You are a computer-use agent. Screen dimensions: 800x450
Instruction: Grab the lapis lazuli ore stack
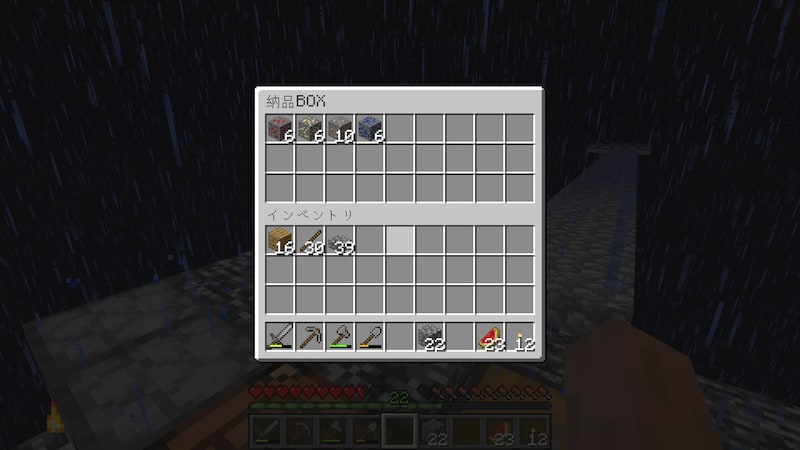tap(369, 129)
